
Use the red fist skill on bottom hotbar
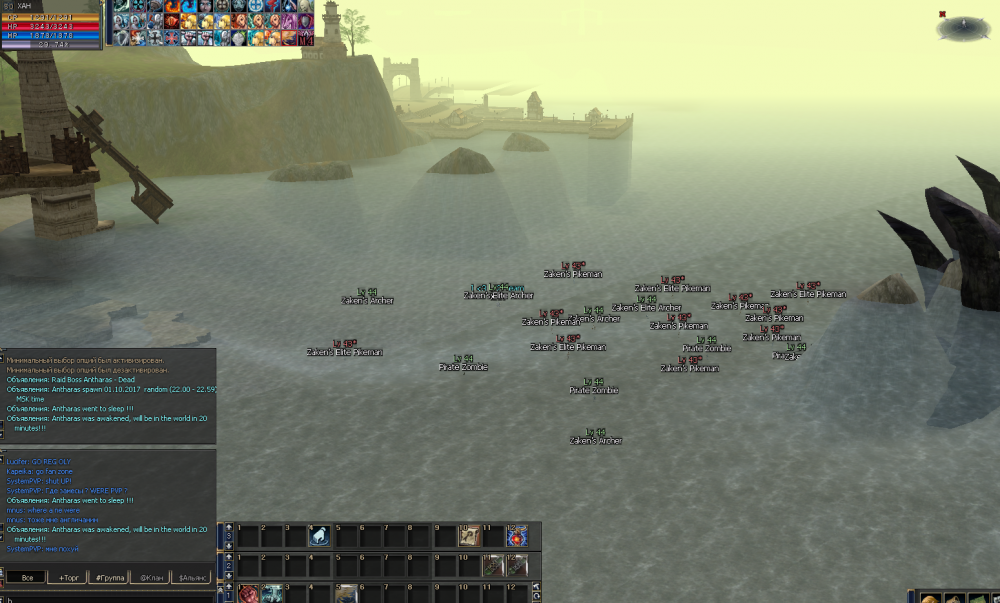[246, 595]
